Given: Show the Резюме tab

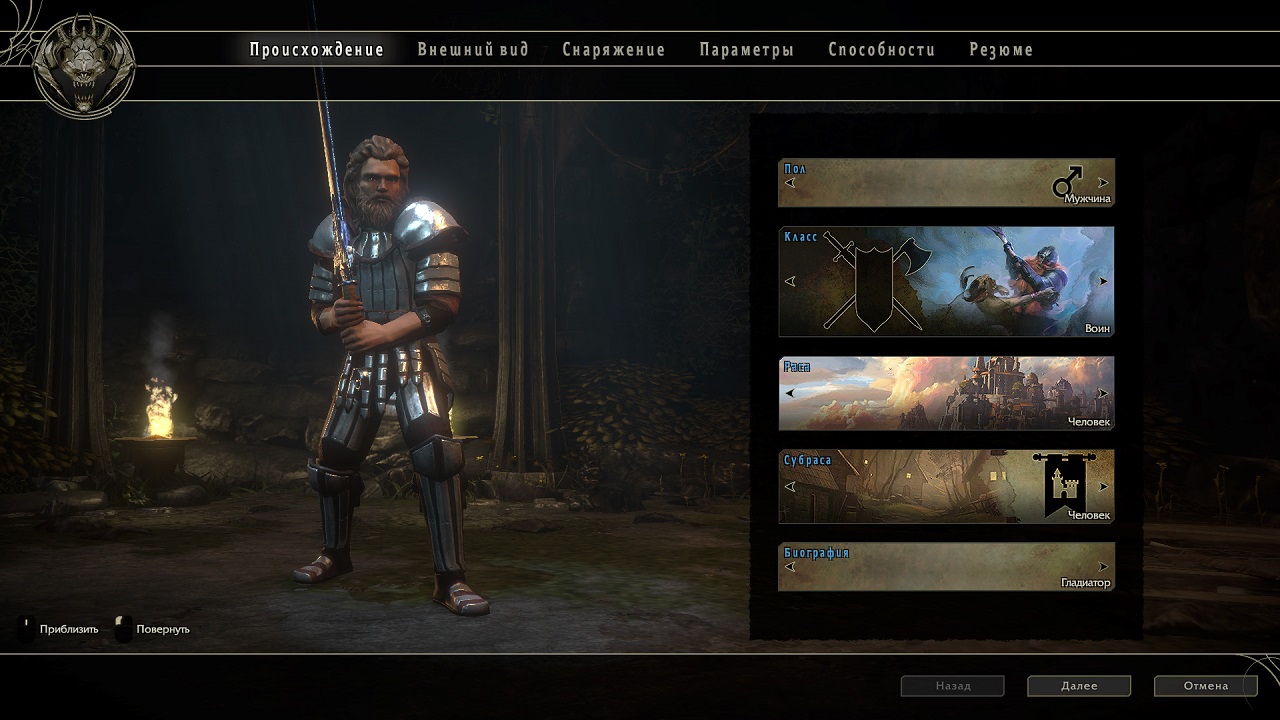Looking at the screenshot, I should tap(1001, 50).
